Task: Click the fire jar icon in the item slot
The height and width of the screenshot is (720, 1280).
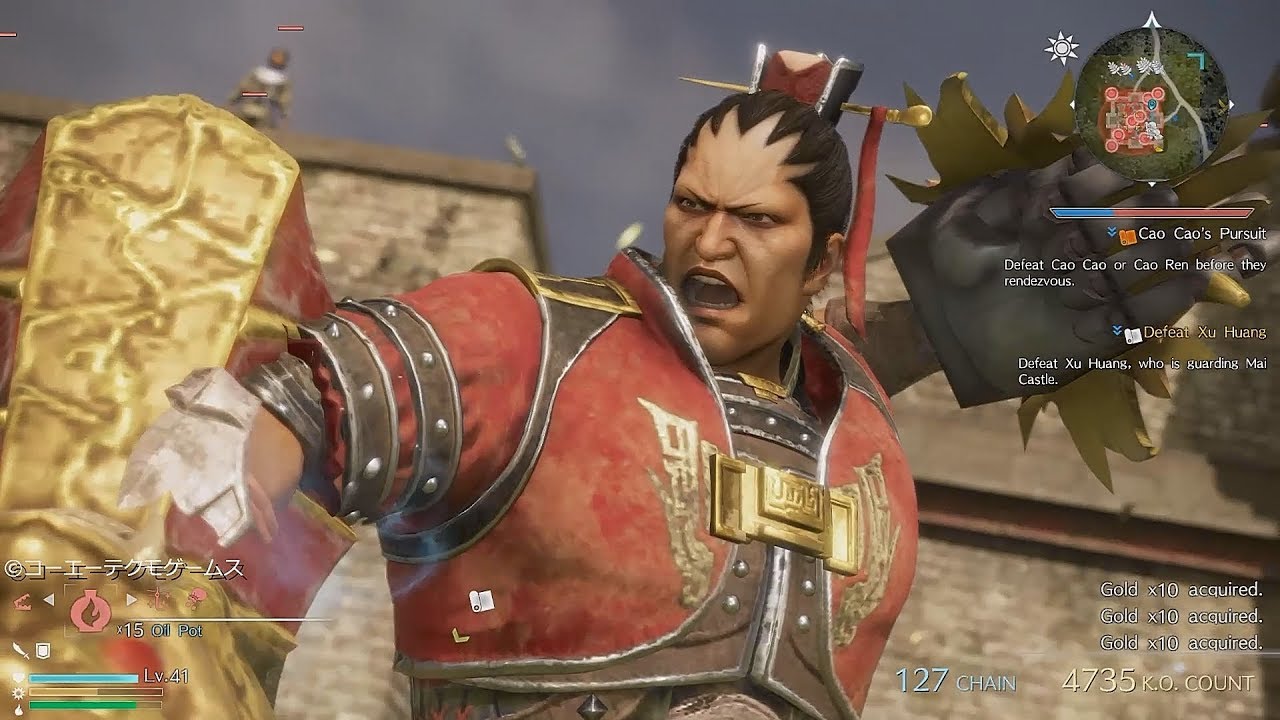Action: pyautogui.click(x=89, y=611)
